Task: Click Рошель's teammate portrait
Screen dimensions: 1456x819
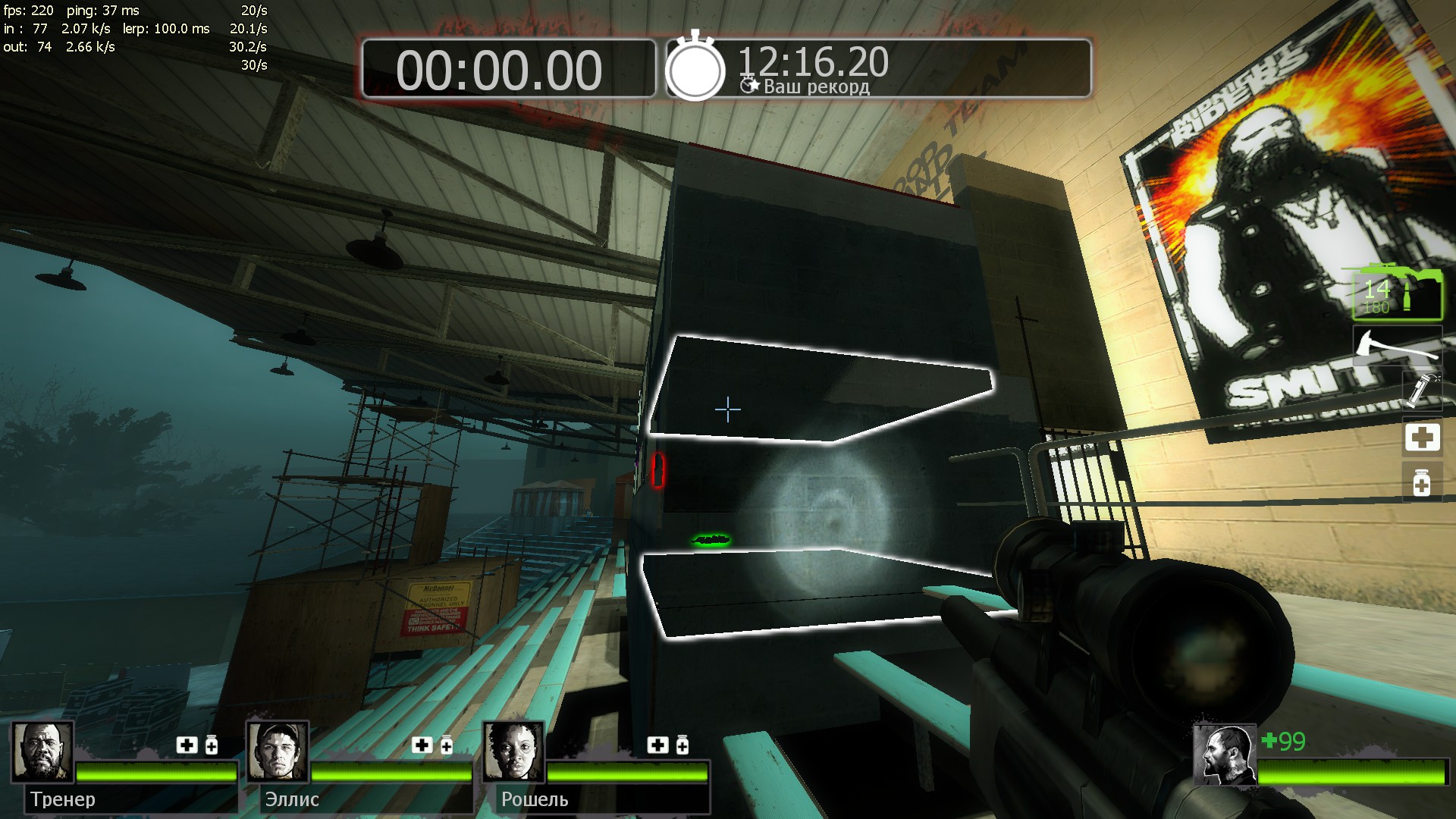Action: [514, 752]
